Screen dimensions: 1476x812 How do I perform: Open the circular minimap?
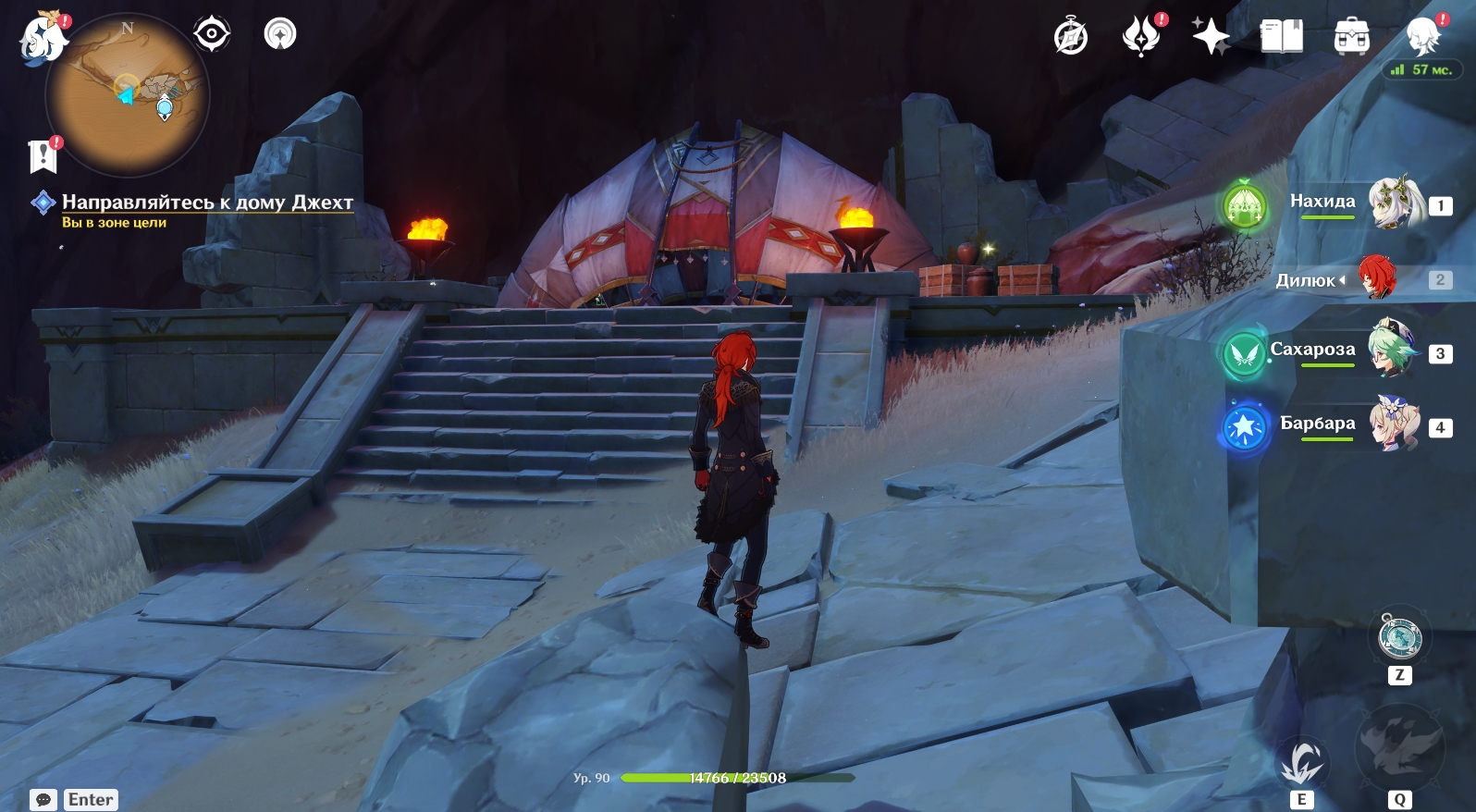(x=128, y=95)
